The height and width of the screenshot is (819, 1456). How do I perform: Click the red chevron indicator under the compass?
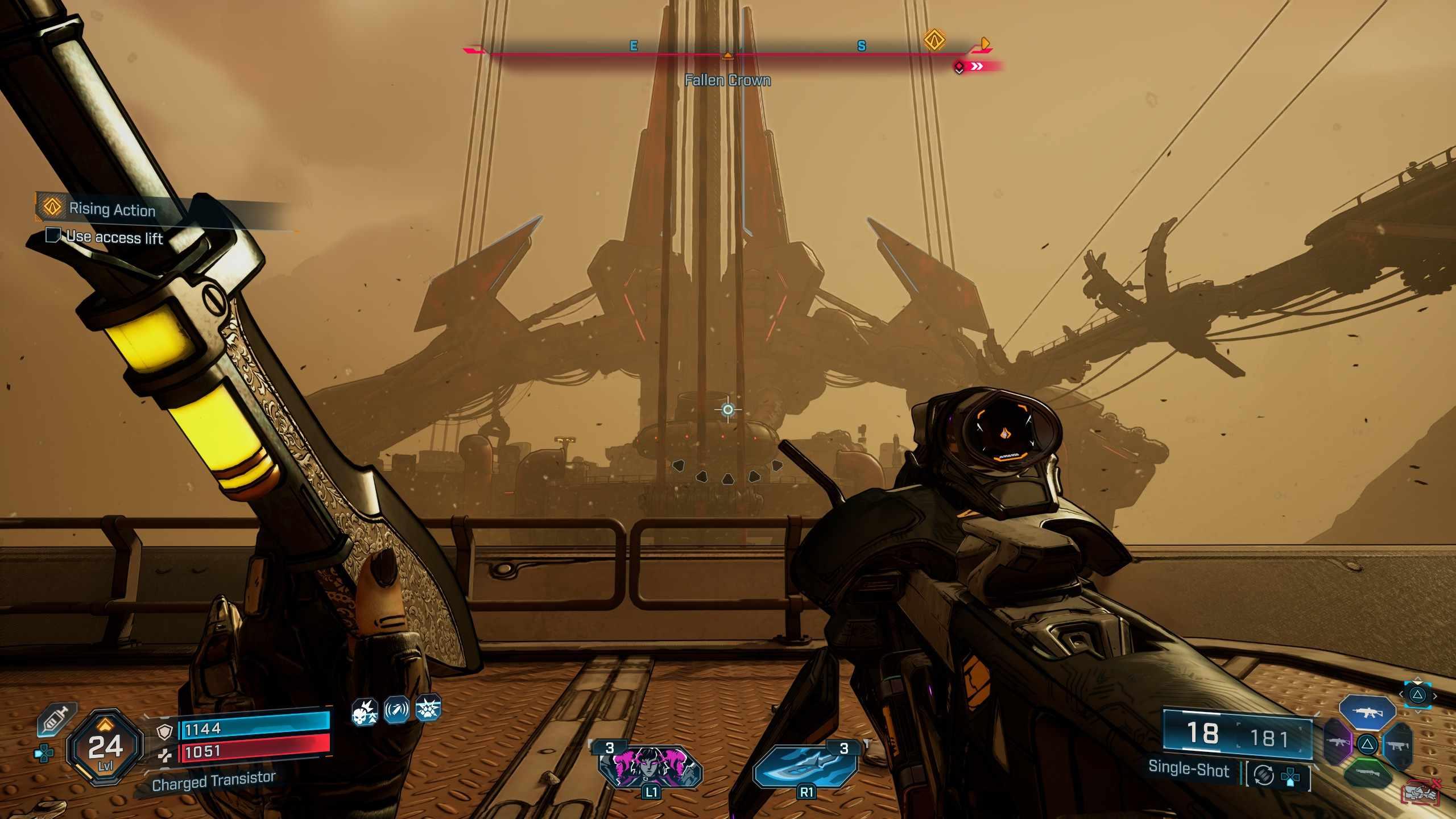977,67
